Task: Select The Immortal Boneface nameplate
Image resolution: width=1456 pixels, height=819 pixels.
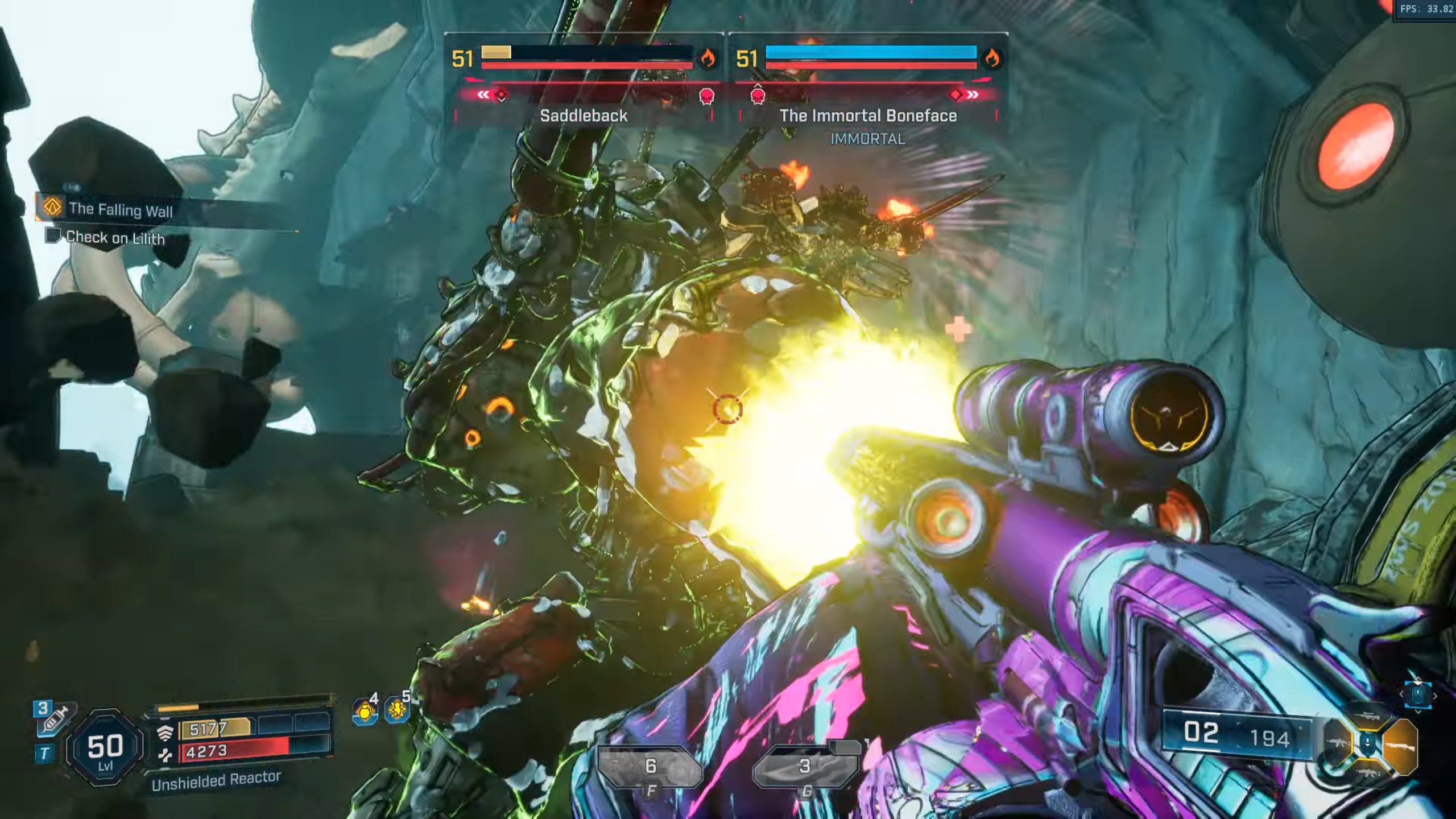Action: [x=868, y=116]
